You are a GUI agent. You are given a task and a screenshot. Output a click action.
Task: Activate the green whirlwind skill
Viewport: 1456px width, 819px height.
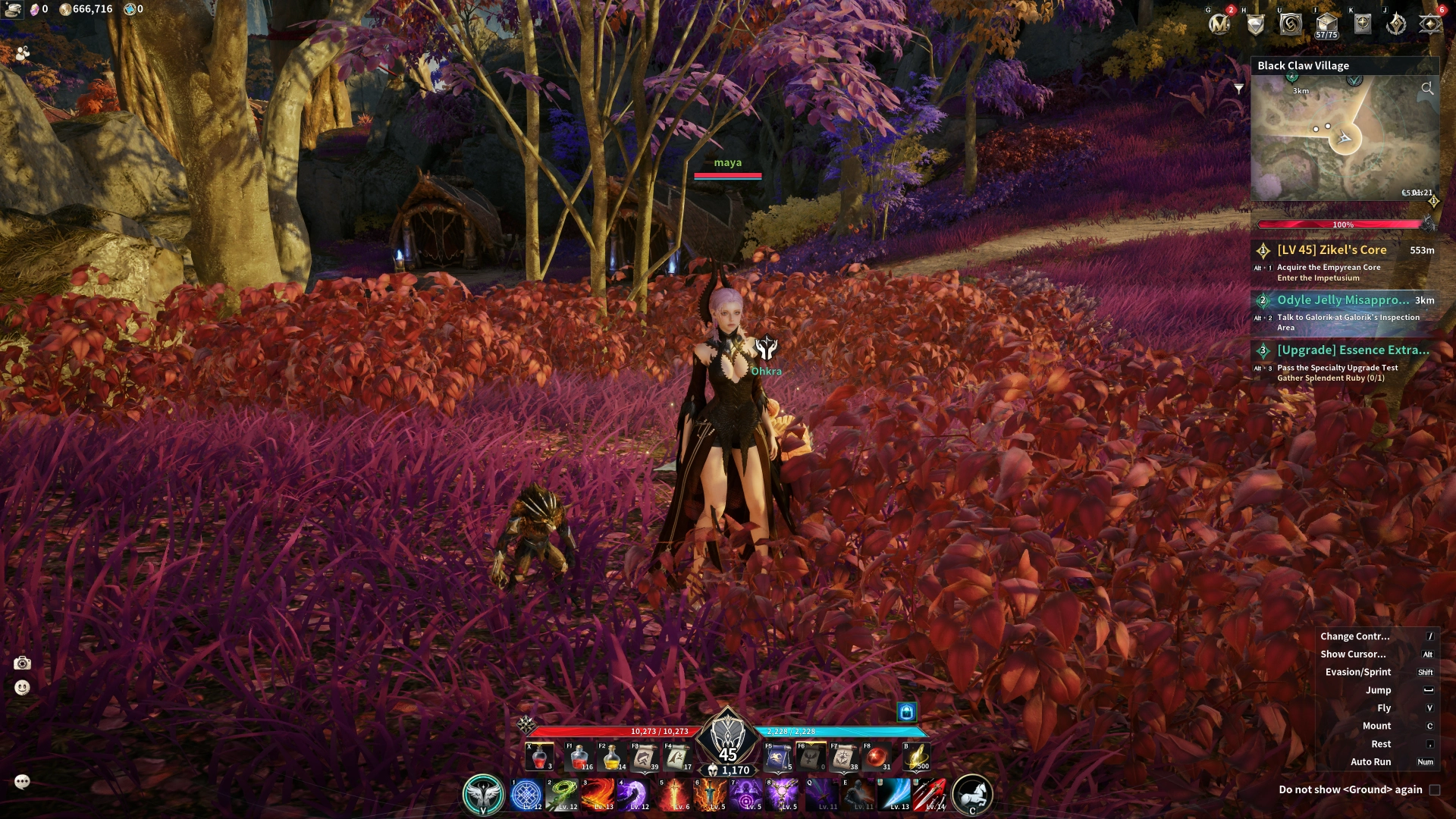(x=563, y=795)
